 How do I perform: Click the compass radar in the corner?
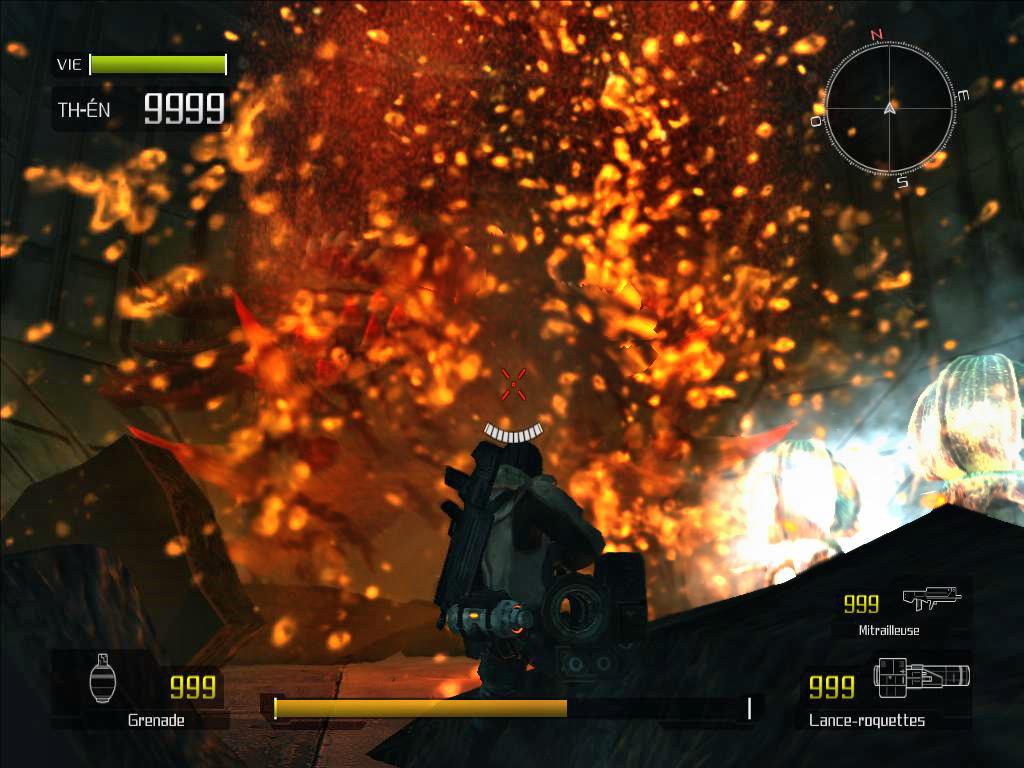(889, 108)
